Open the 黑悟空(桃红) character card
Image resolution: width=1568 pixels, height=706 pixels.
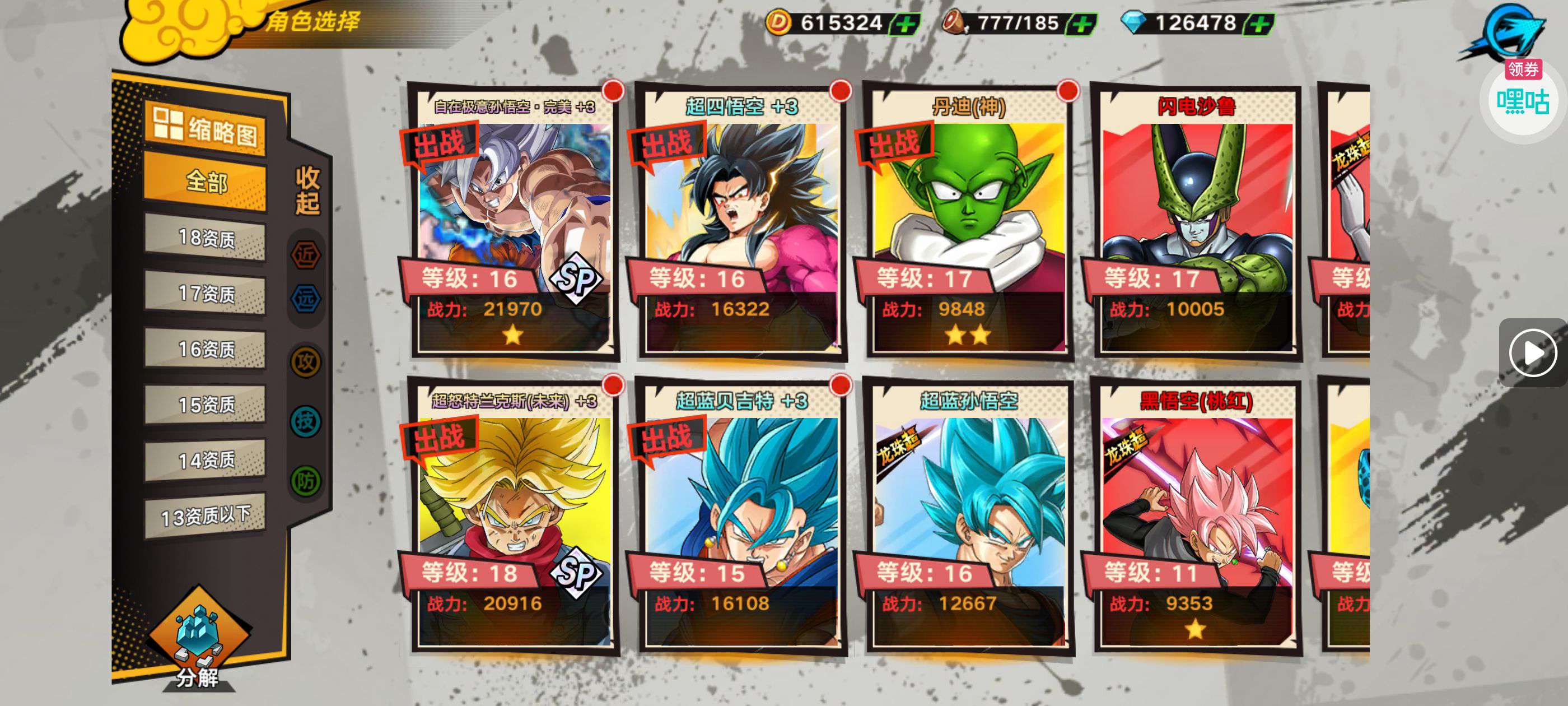pyautogui.click(x=1196, y=518)
